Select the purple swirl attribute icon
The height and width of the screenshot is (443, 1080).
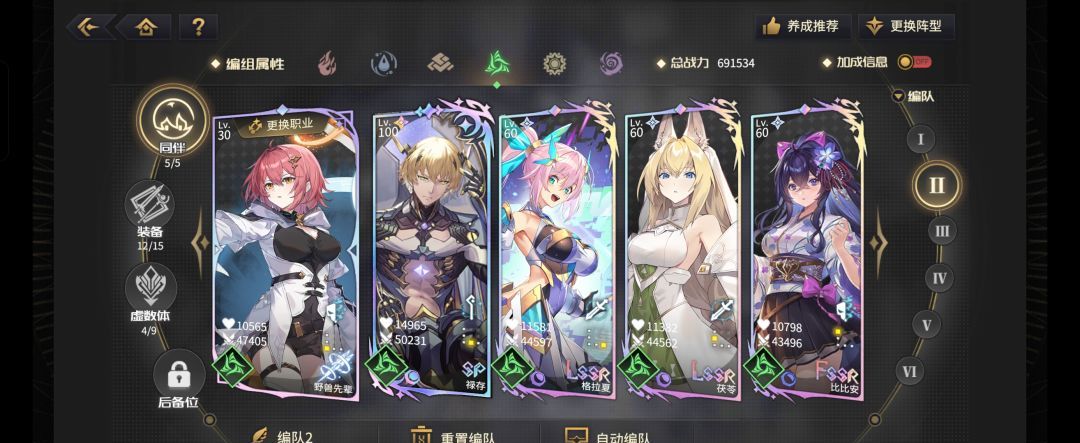pyautogui.click(x=611, y=64)
